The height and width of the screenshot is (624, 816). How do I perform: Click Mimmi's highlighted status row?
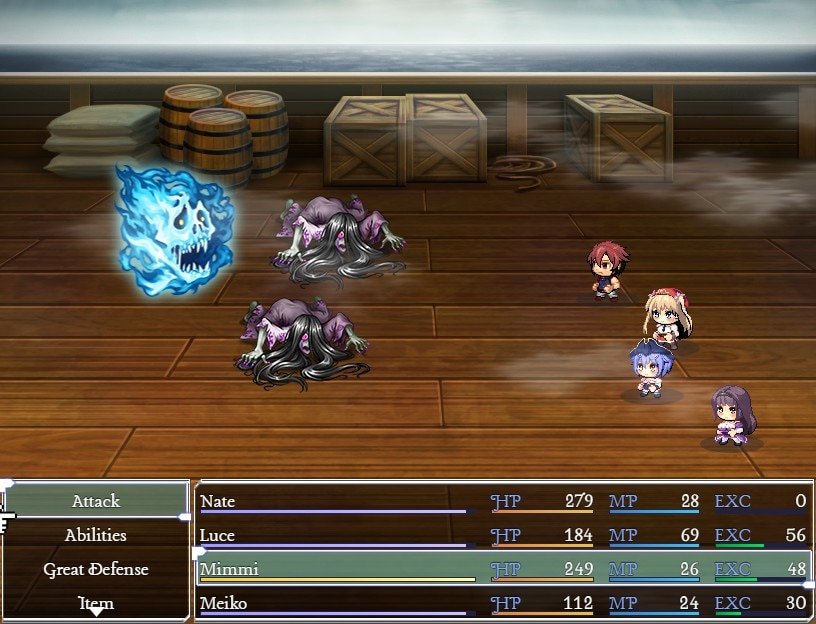(502, 569)
